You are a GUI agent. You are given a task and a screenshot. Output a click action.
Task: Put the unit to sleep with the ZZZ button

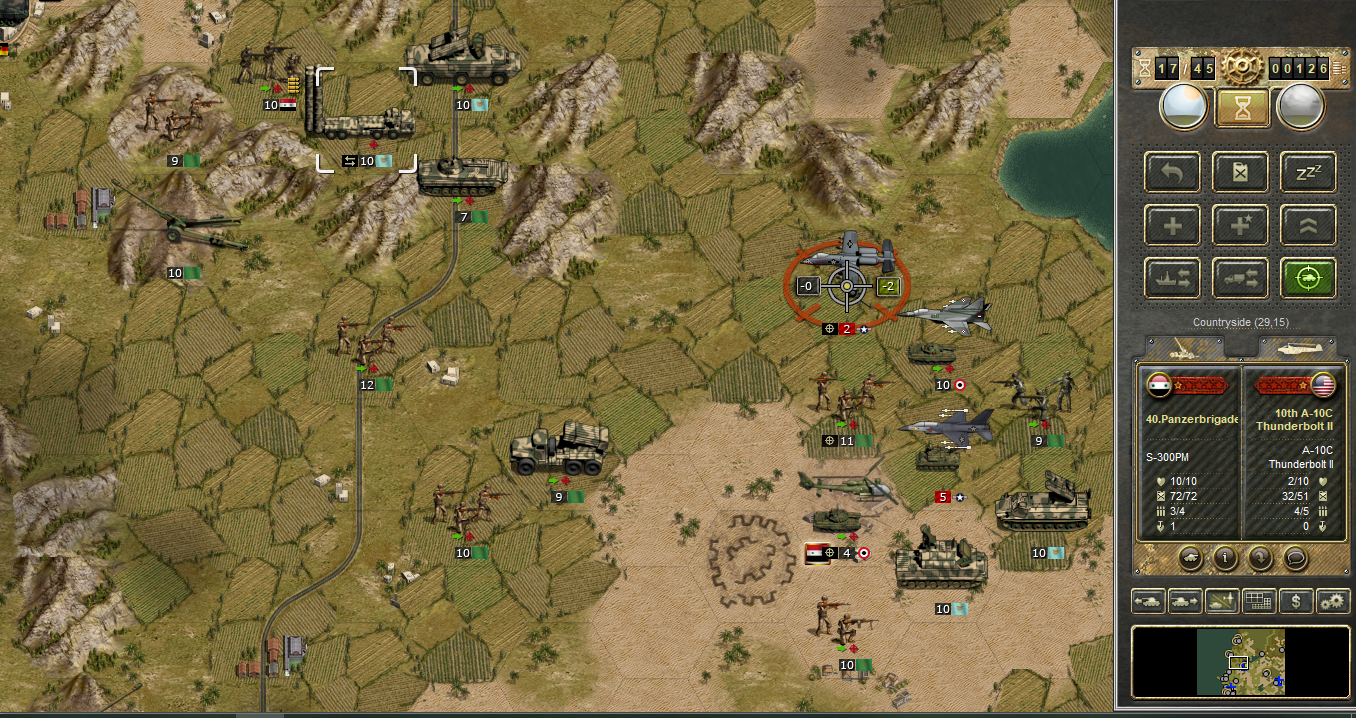coord(1308,172)
